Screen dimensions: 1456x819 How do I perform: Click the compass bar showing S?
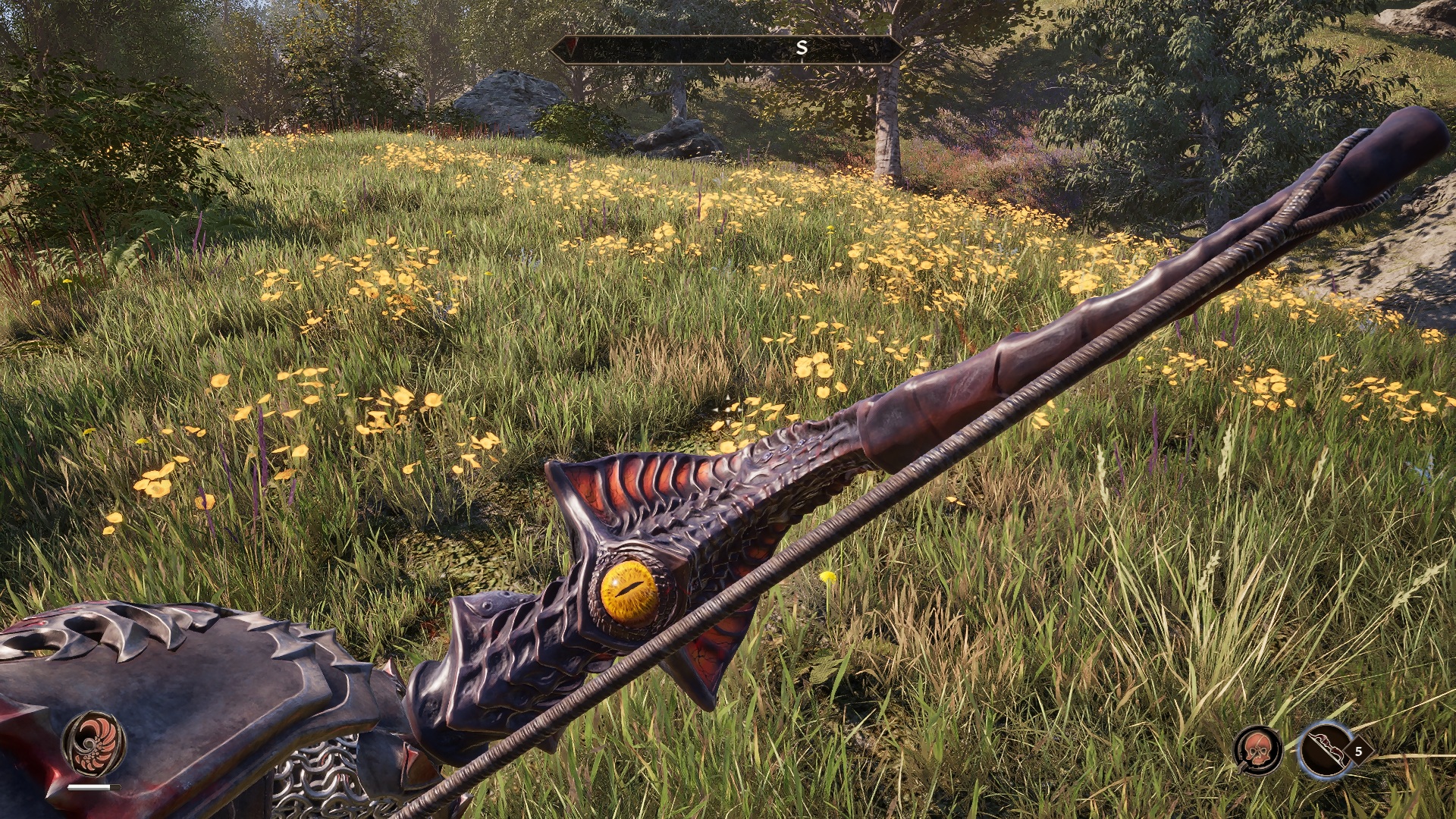point(726,49)
